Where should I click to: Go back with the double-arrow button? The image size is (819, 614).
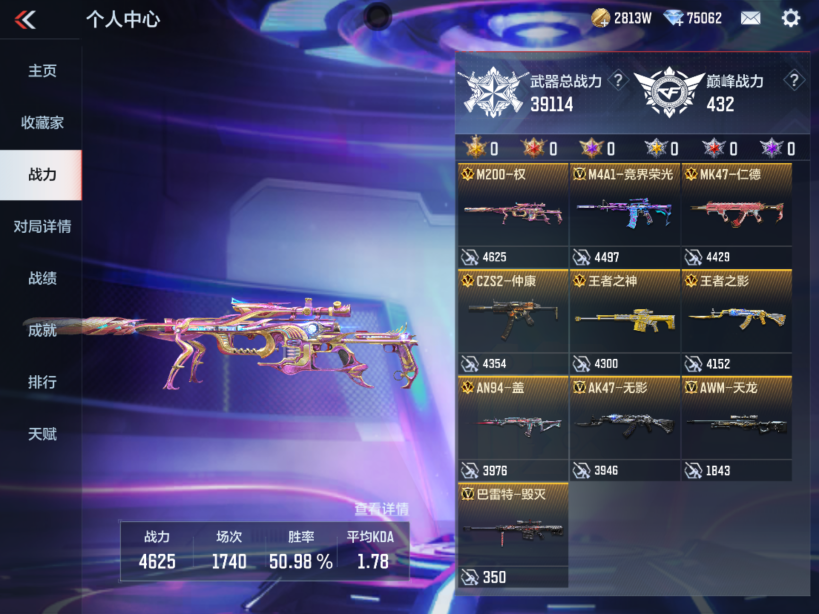point(26,19)
